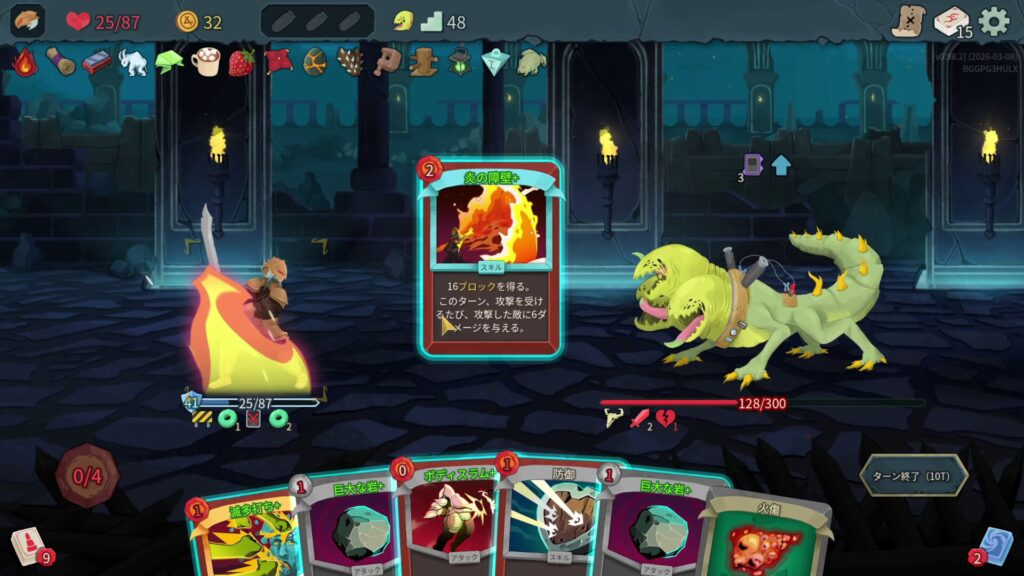
Task: Inspect the pinecone relic
Action: click(350, 62)
